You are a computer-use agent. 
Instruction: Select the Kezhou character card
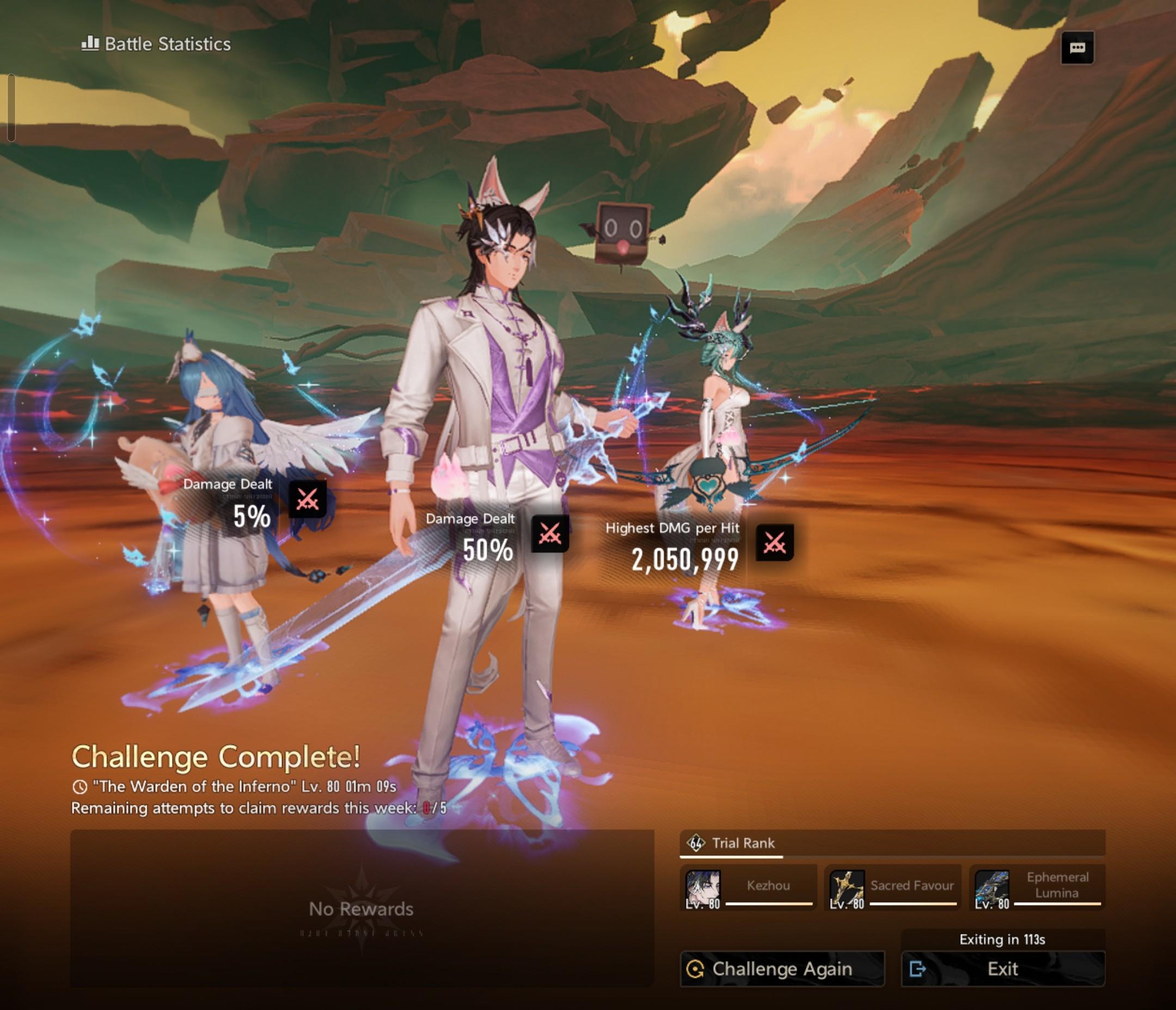pos(748,888)
